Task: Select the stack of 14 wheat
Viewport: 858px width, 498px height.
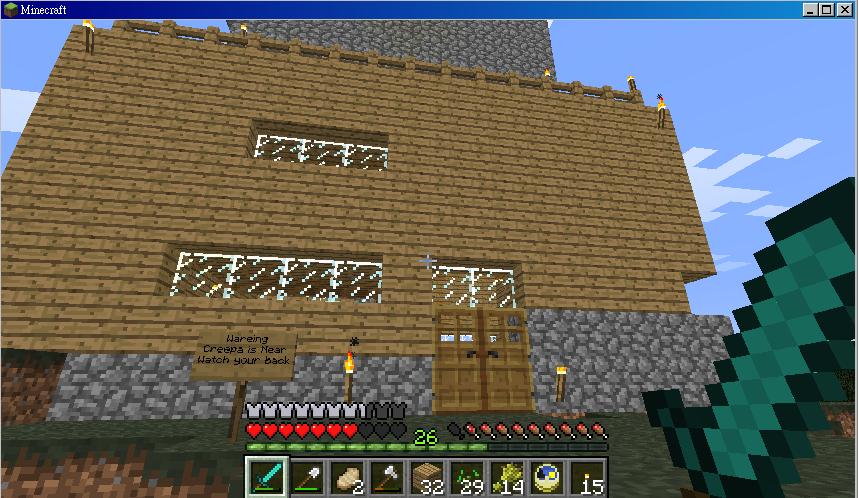Action: [x=507, y=478]
